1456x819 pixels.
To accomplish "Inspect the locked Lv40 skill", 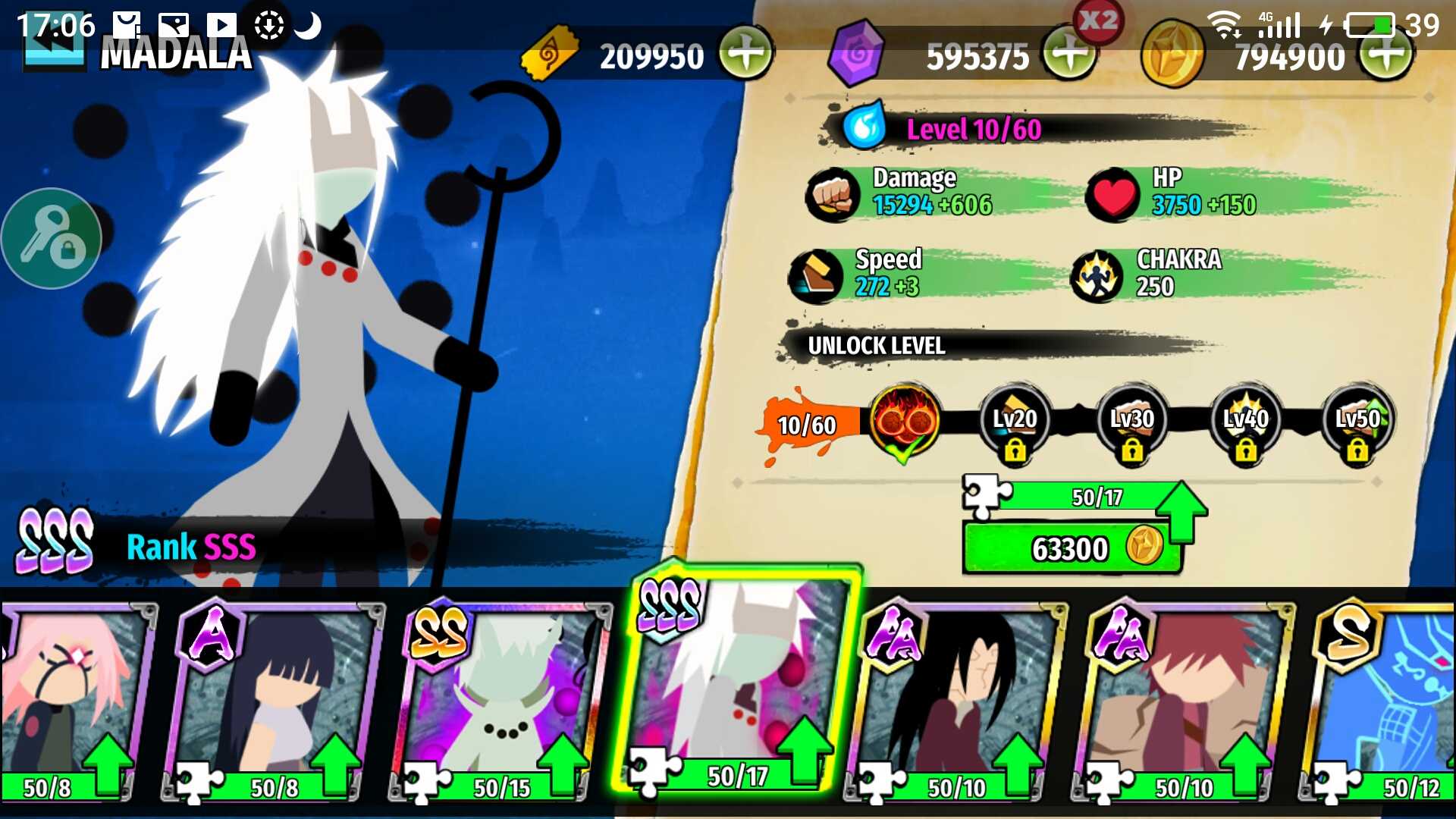I will pyautogui.click(x=1245, y=423).
